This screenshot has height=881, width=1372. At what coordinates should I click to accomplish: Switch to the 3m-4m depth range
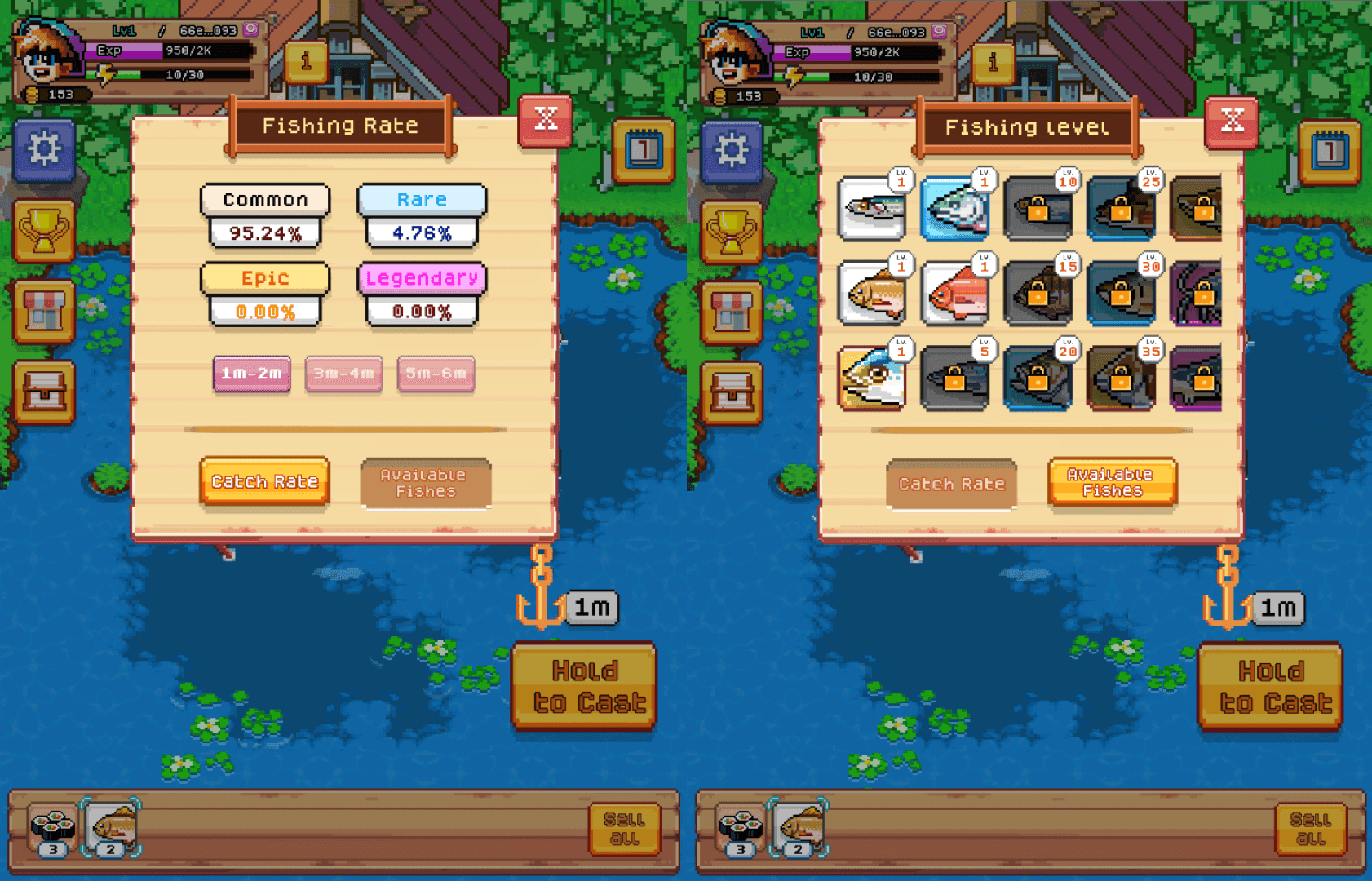coord(343,374)
